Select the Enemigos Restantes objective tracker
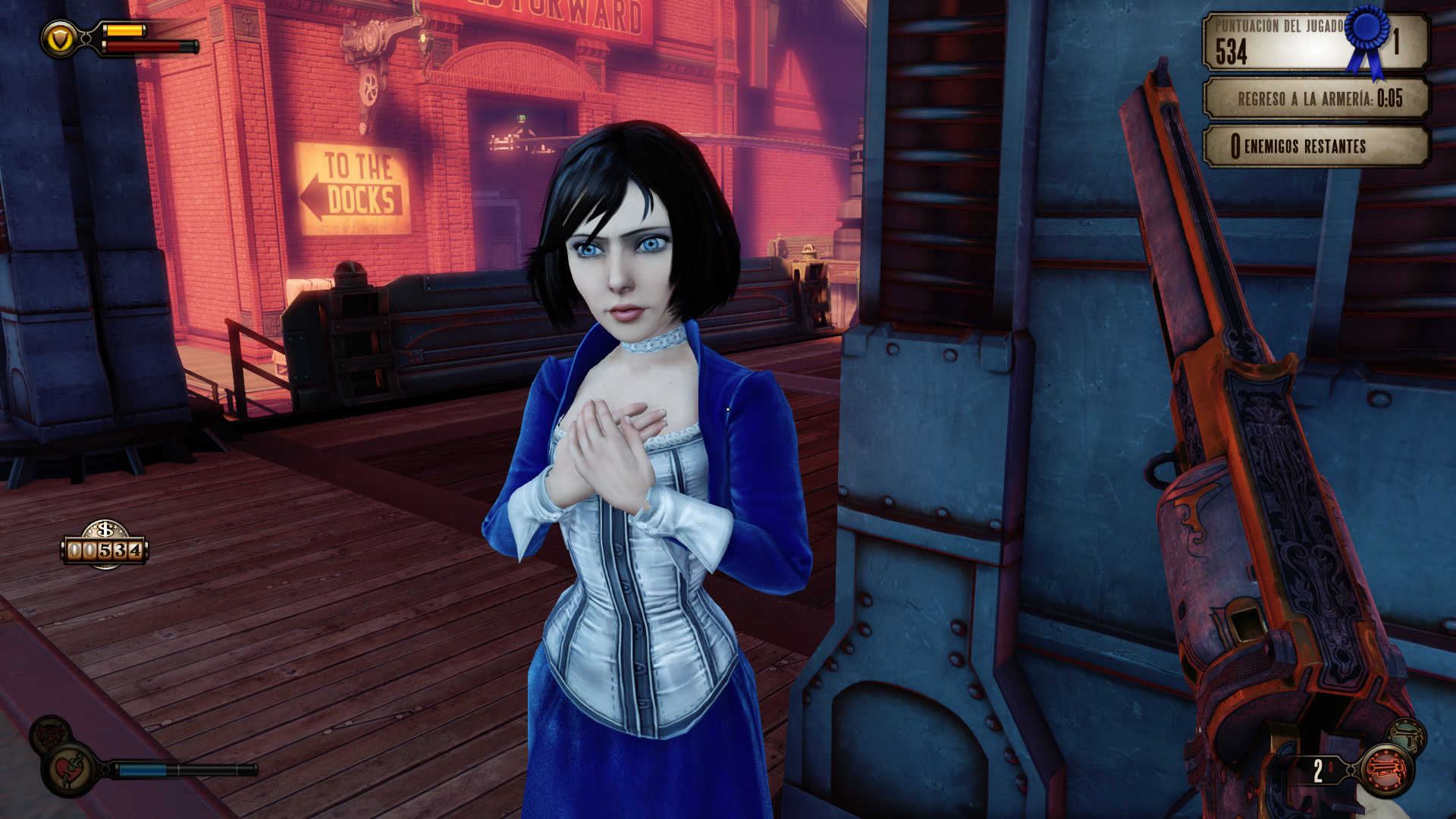The width and height of the screenshot is (1456, 819). [x=1316, y=146]
